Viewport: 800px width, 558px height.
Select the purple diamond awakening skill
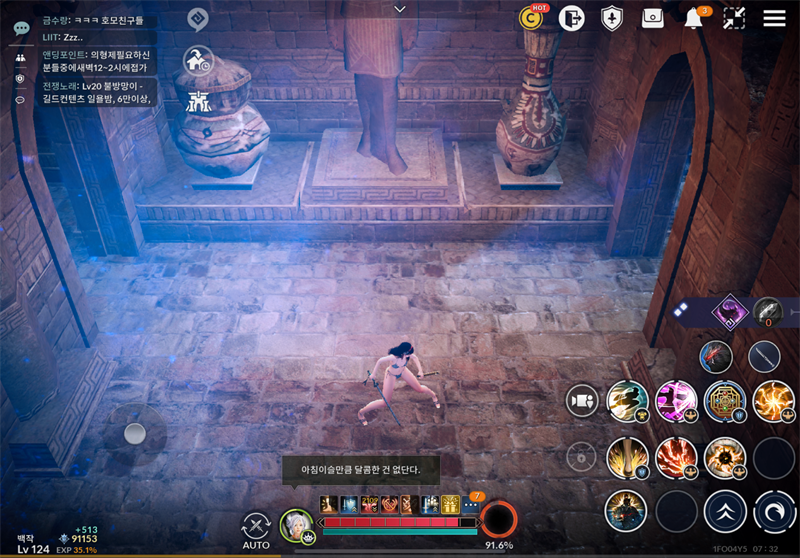(729, 312)
